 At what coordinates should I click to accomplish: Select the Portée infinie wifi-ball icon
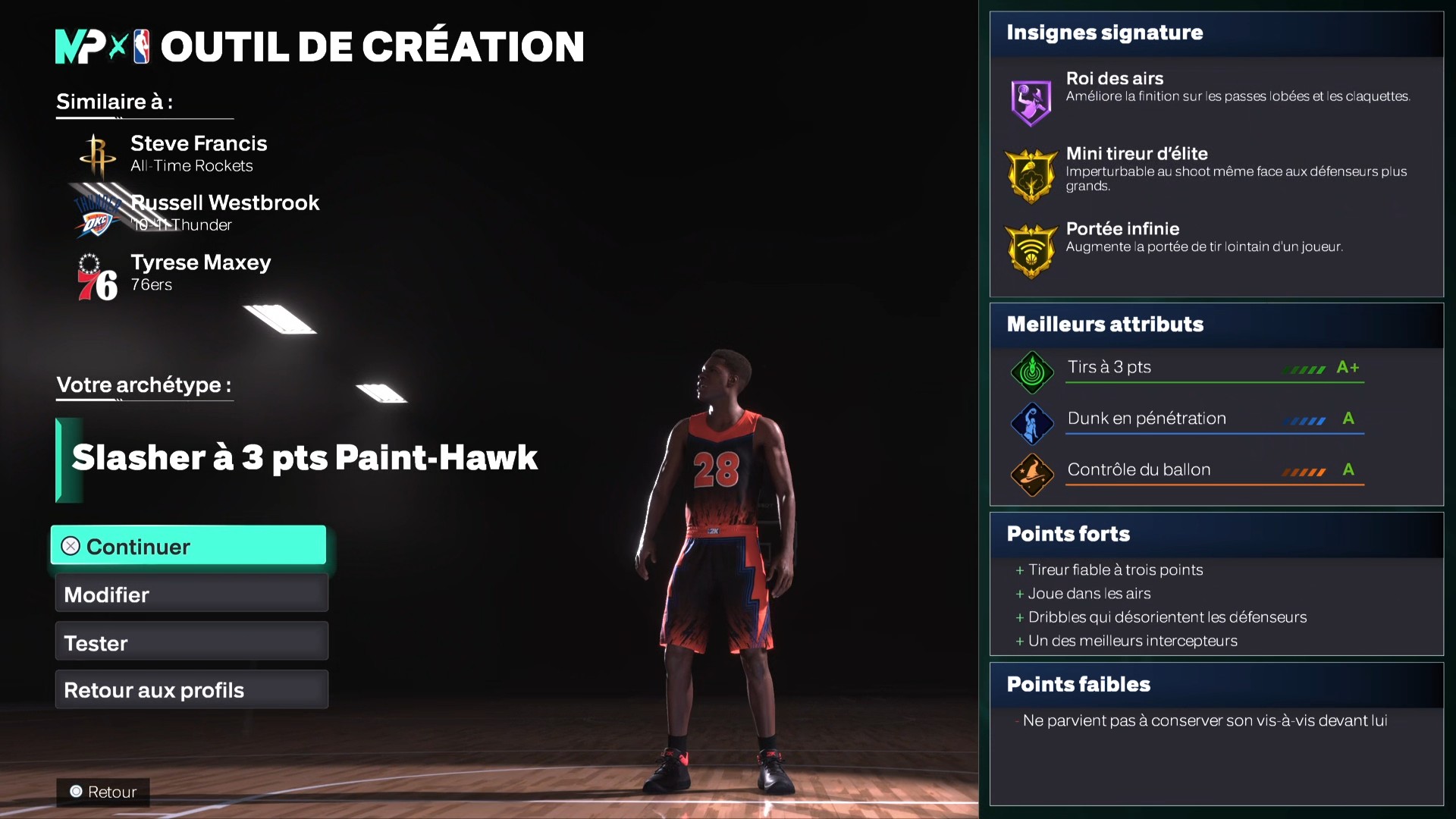coord(1030,249)
